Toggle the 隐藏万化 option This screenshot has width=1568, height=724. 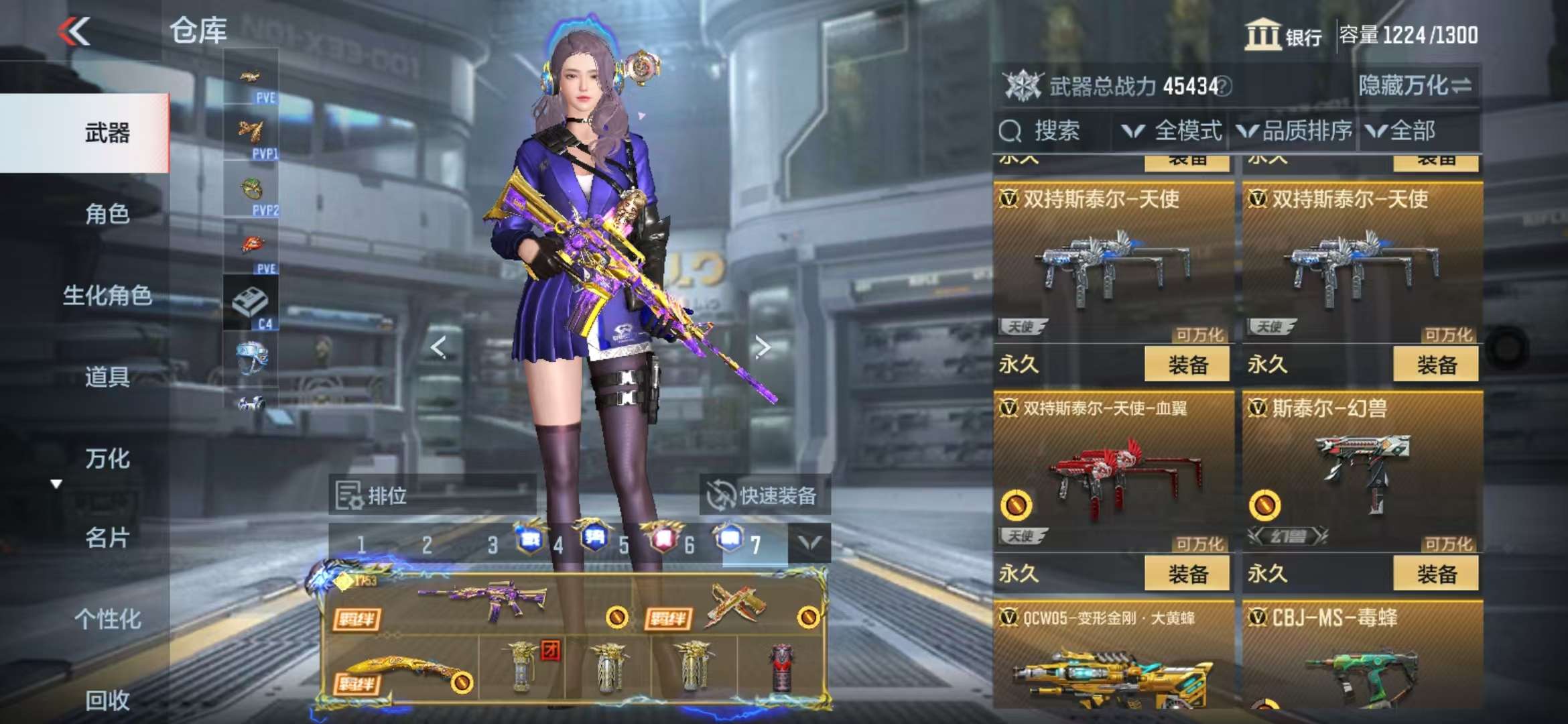(x=1415, y=86)
